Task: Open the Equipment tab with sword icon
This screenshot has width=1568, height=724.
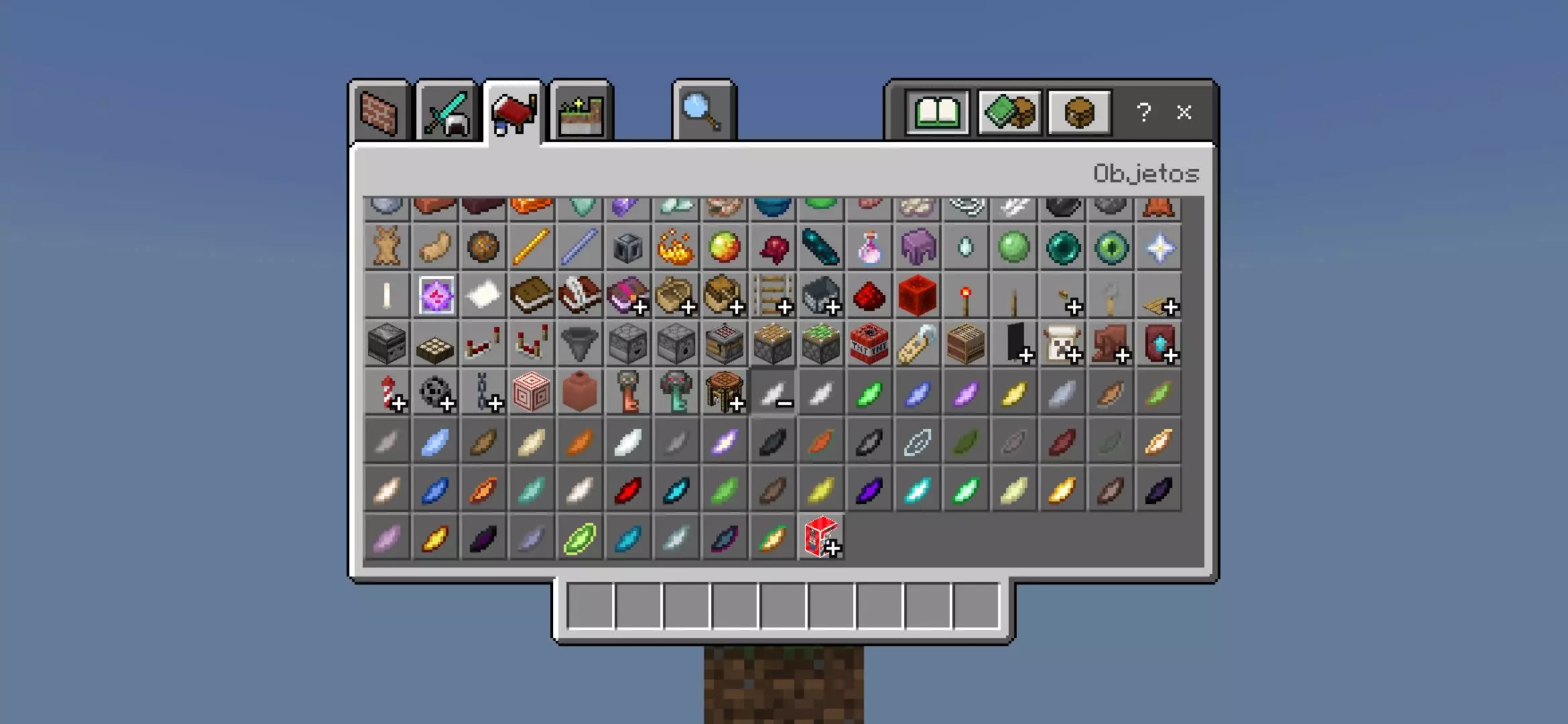Action: click(446, 113)
